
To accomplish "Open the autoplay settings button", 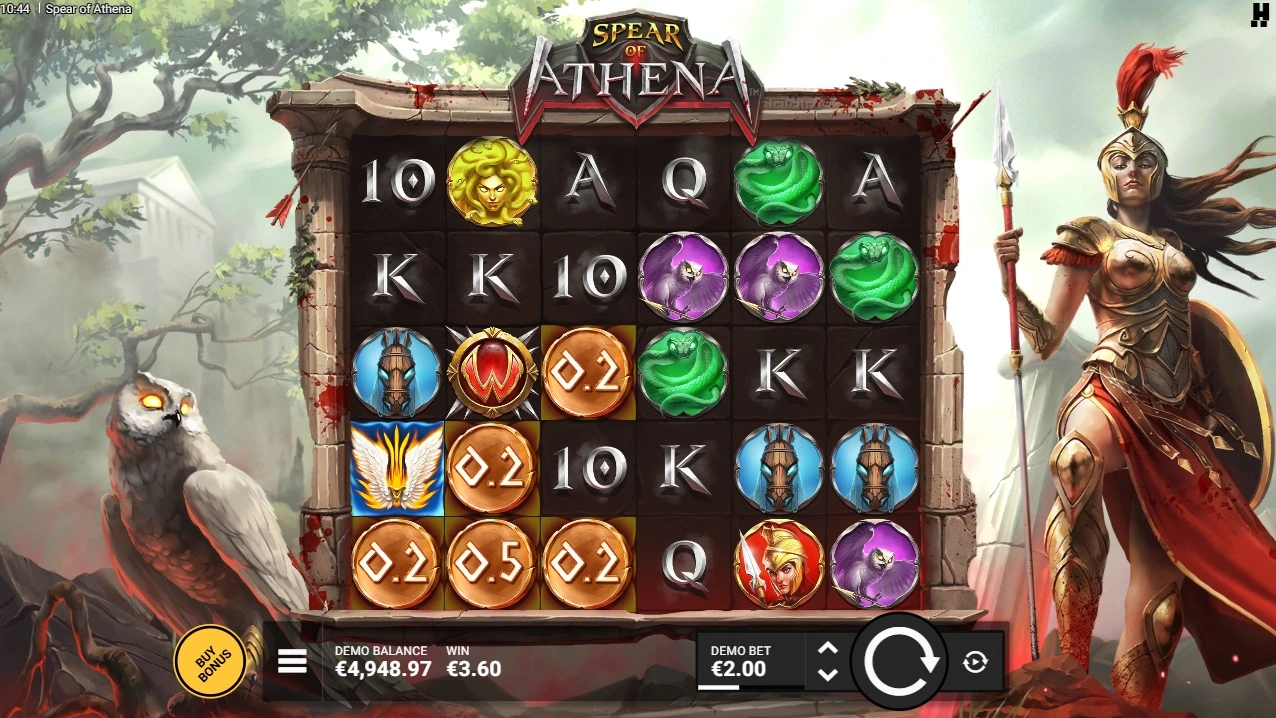I will point(976,662).
